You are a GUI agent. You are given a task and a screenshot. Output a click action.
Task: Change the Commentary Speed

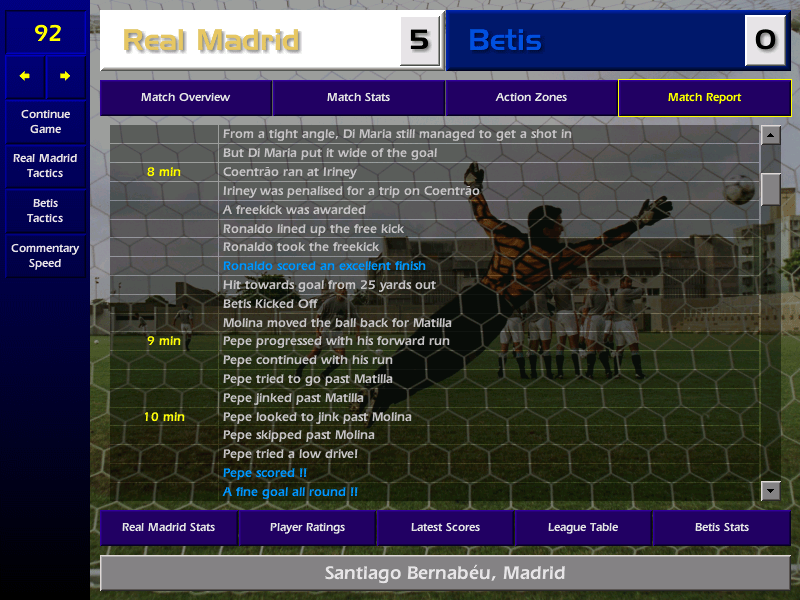[45, 256]
